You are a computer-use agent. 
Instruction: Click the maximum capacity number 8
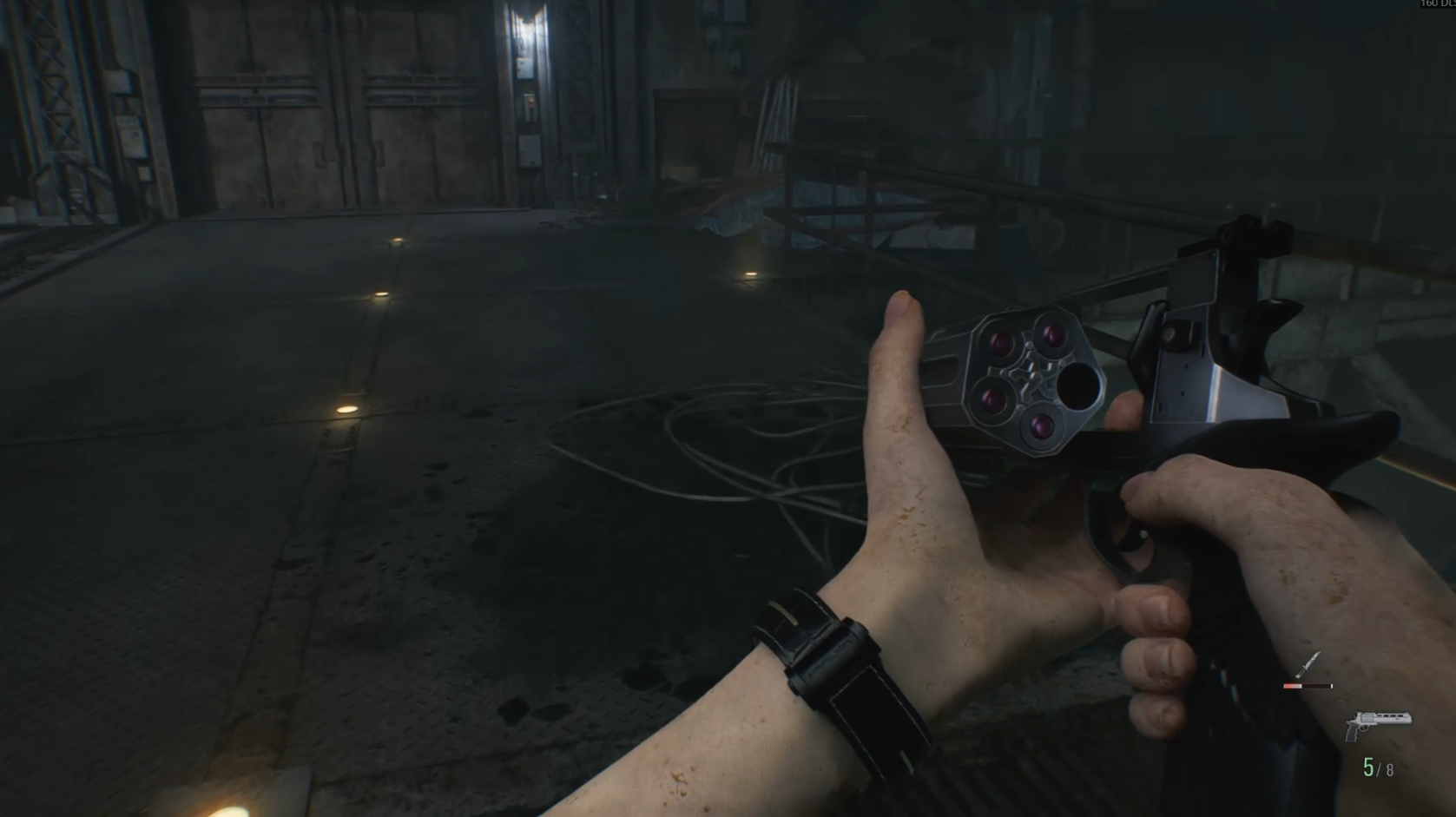point(1390,768)
